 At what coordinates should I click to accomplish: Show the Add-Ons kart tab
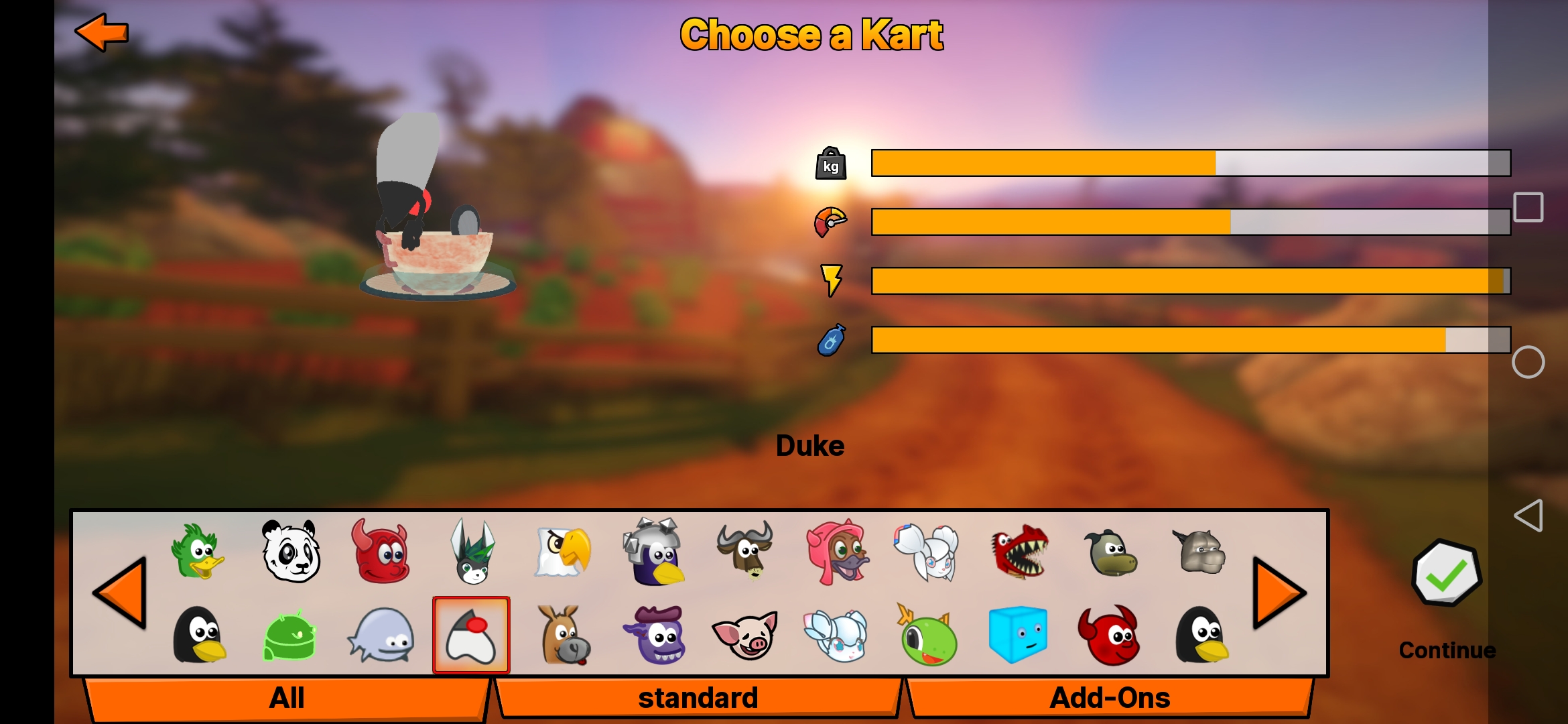click(1109, 698)
